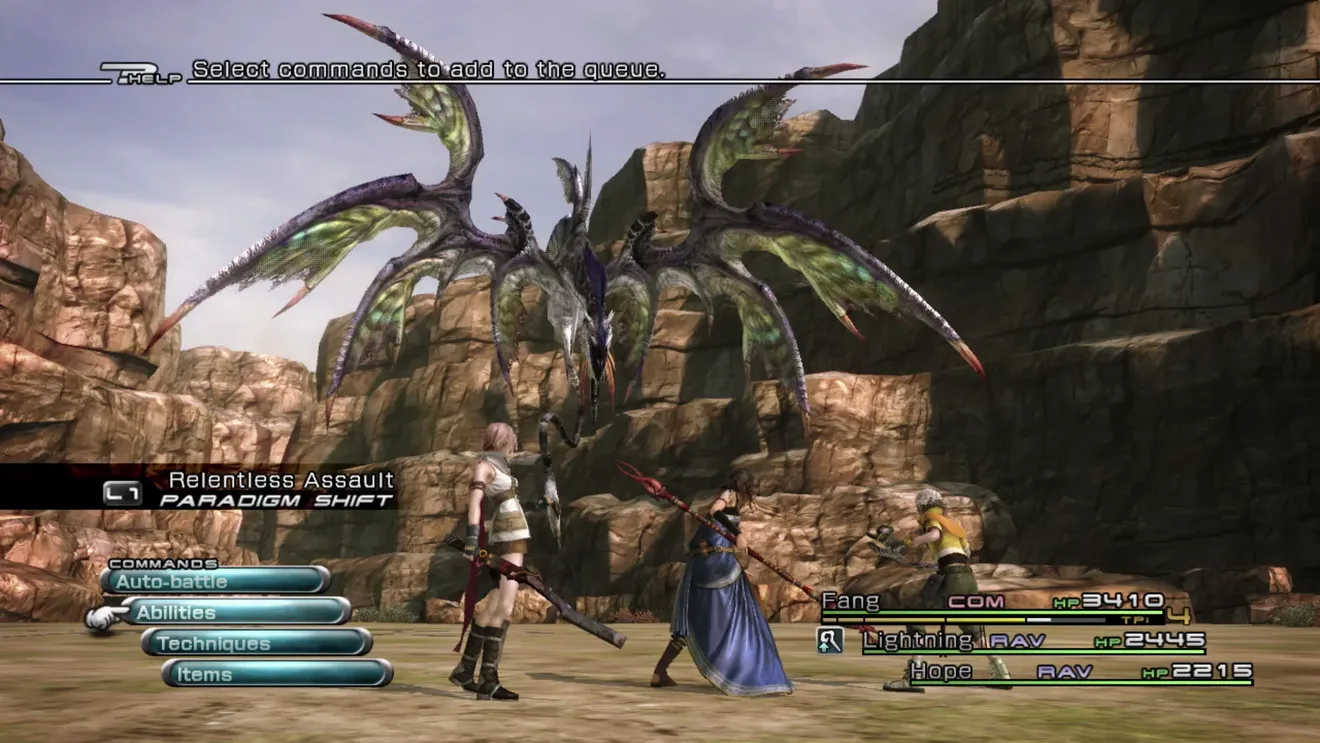
Task: Select Fang's party status row
Action: click(x=992, y=603)
